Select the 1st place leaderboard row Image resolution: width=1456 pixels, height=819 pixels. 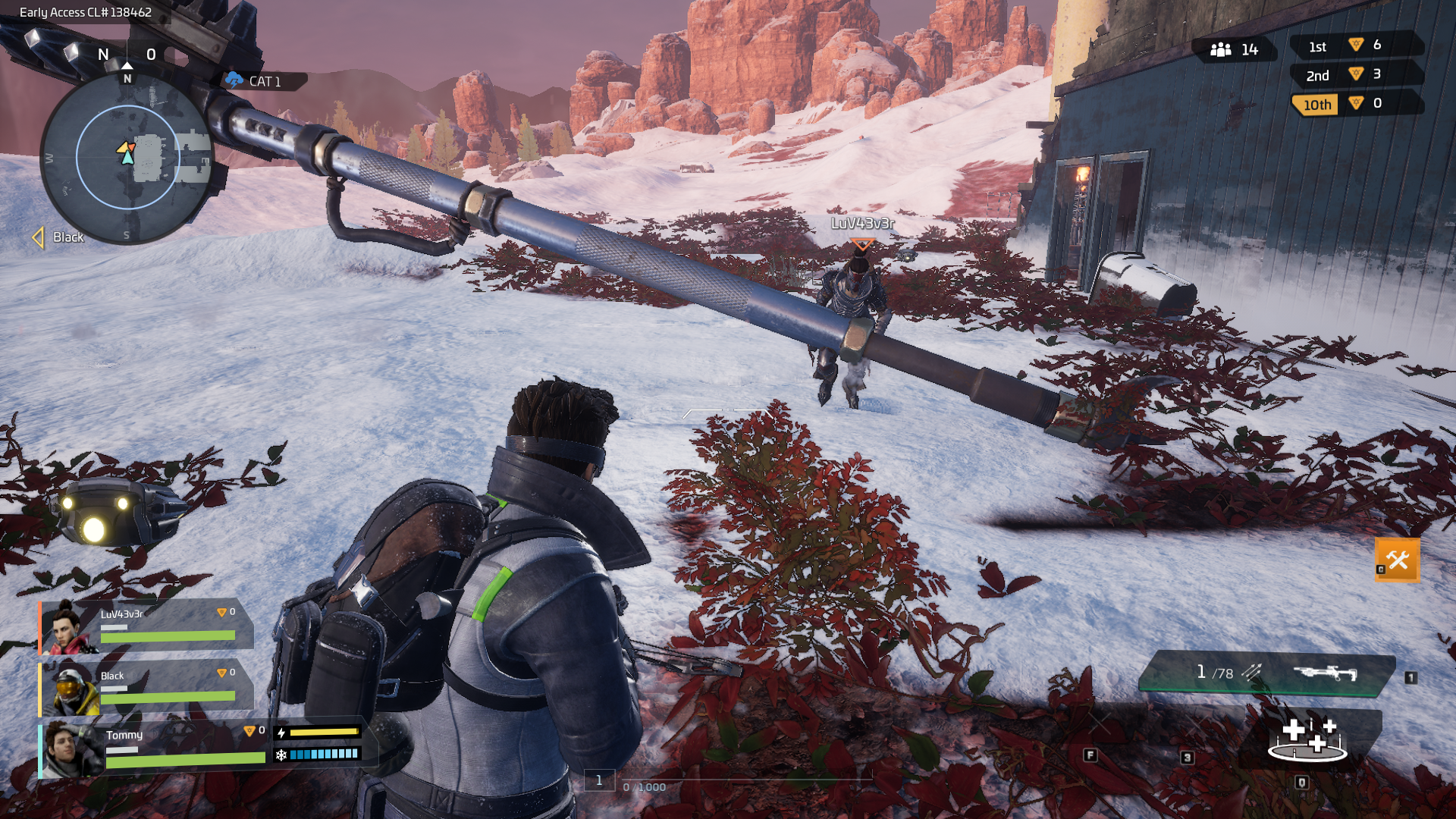pyautogui.click(x=1354, y=45)
